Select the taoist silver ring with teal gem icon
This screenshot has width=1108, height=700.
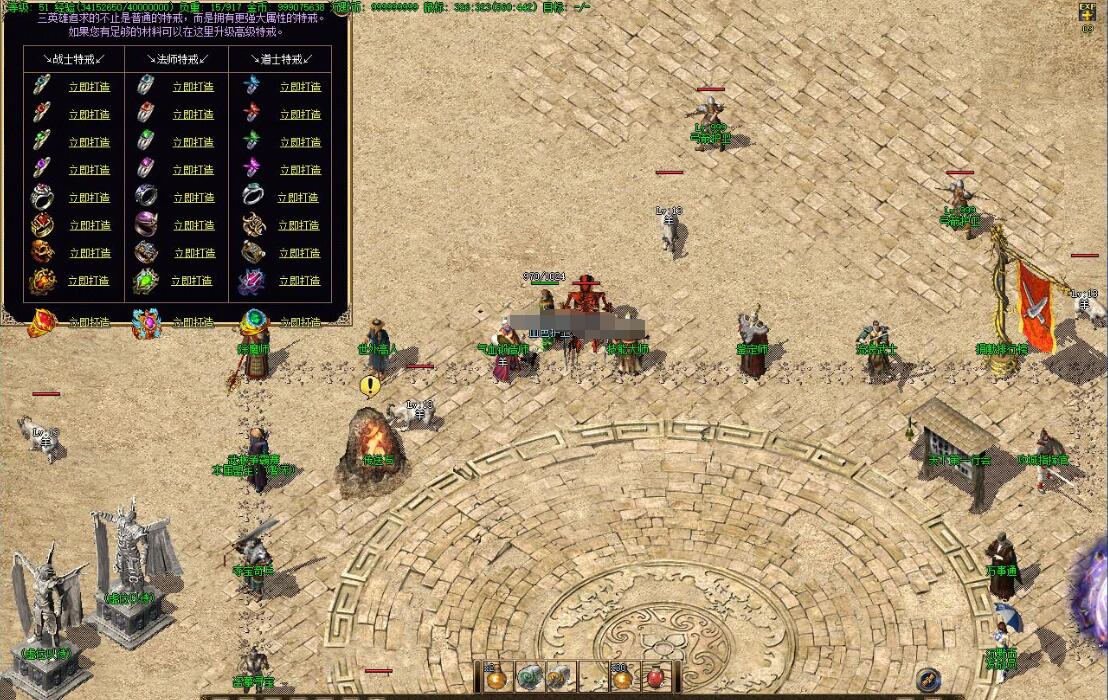tap(252, 197)
